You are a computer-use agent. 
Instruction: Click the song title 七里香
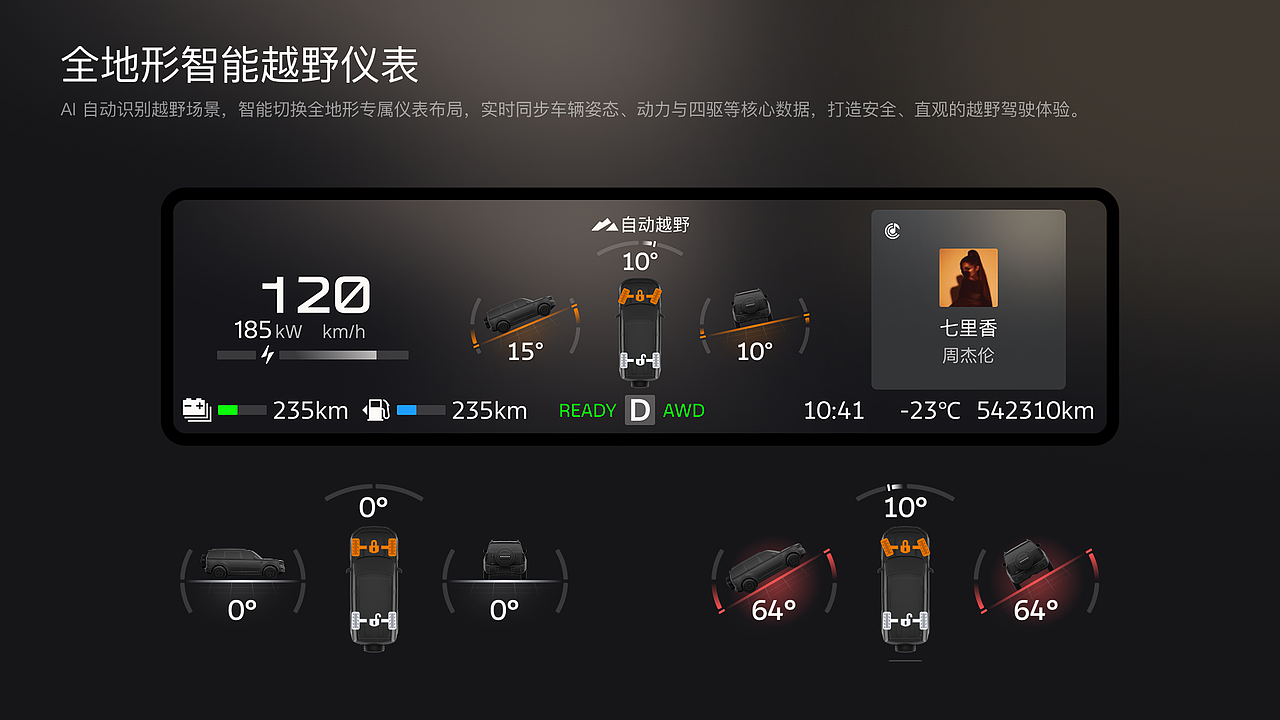coord(967,326)
